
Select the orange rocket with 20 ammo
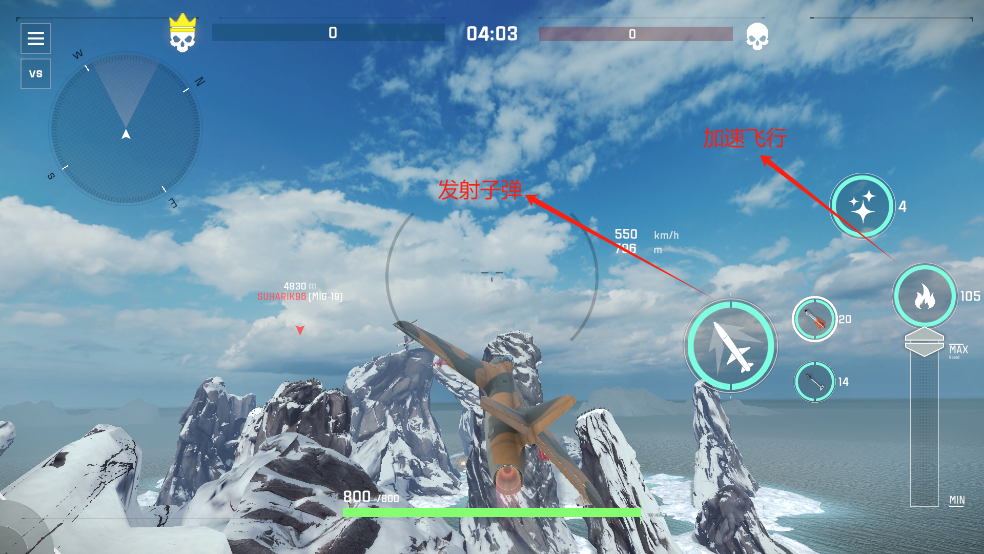click(815, 319)
